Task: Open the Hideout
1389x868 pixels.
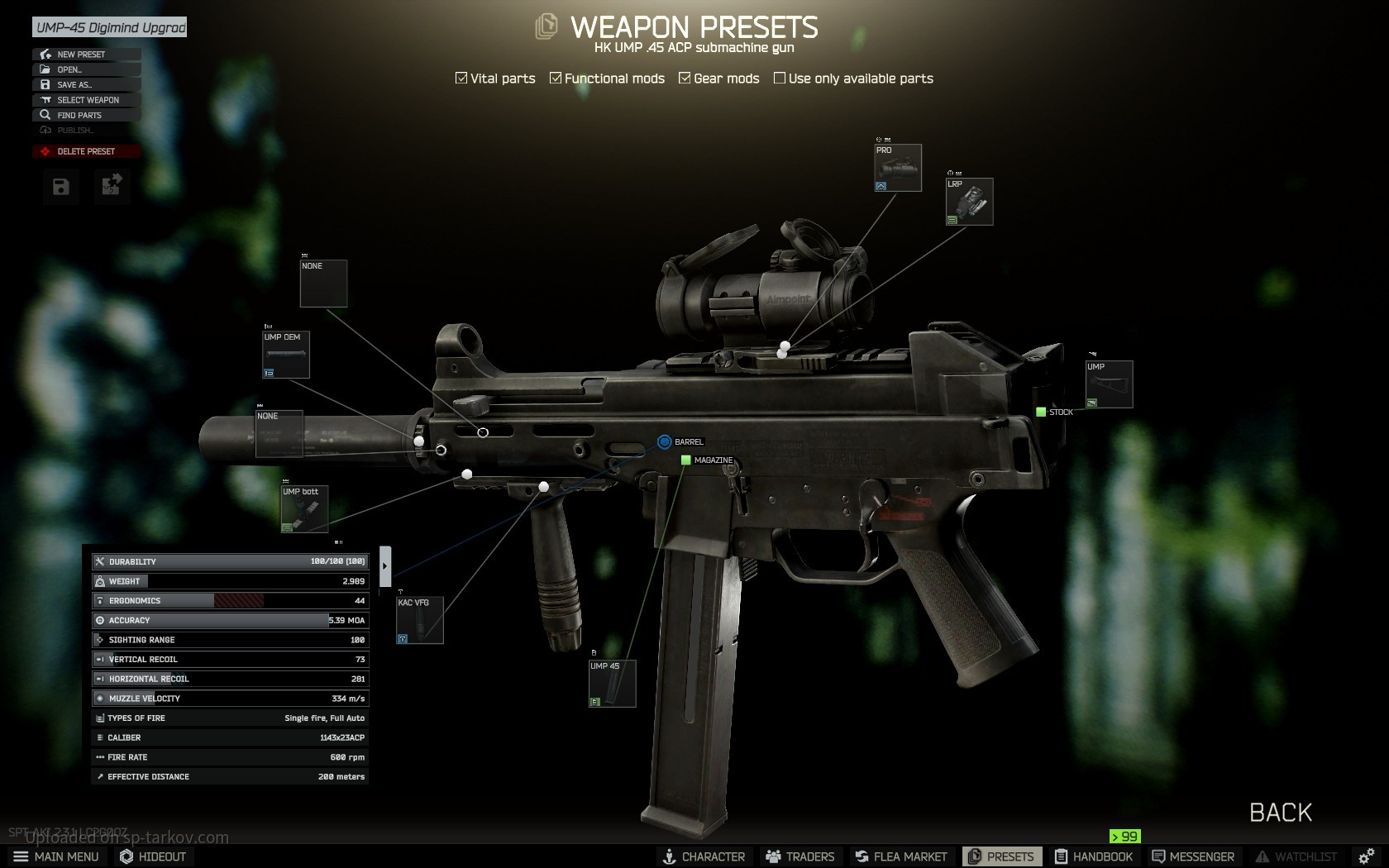Action: click(153, 856)
